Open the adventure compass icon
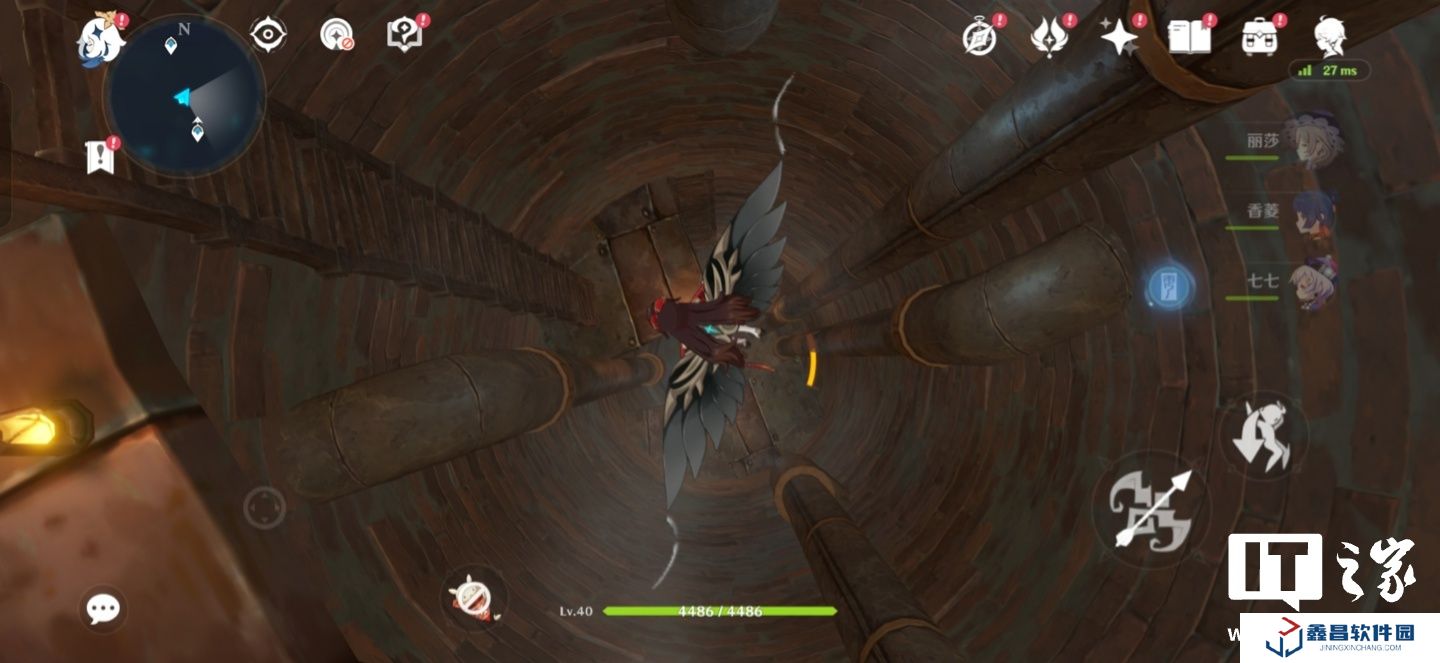 979,37
